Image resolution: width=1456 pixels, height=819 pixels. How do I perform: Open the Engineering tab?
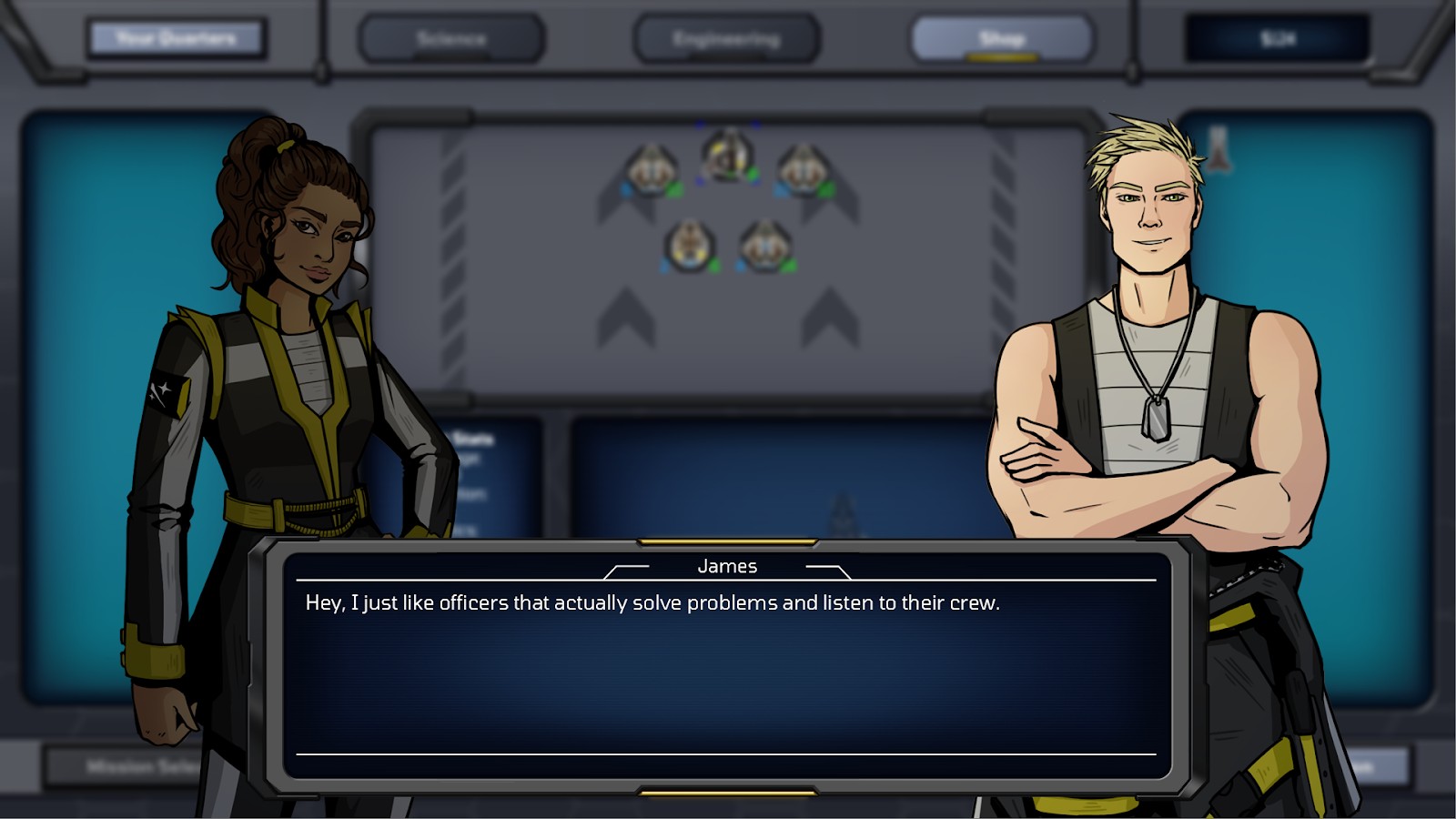727,38
